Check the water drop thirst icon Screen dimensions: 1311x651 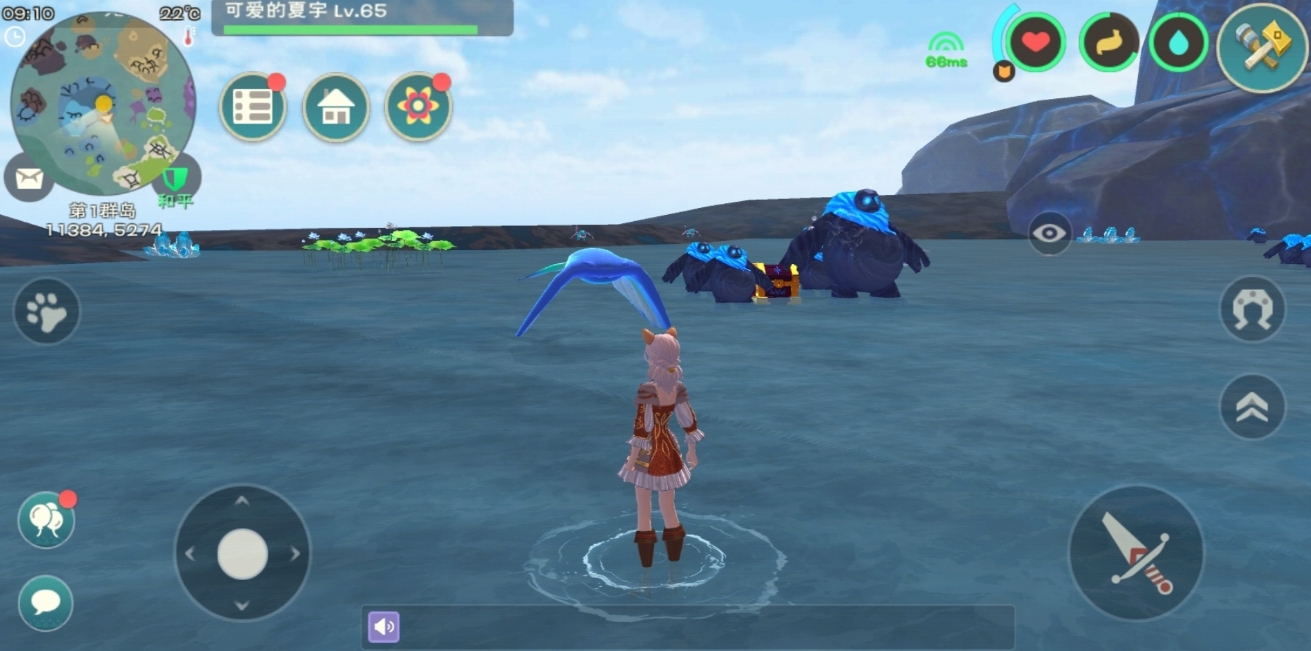point(1178,43)
